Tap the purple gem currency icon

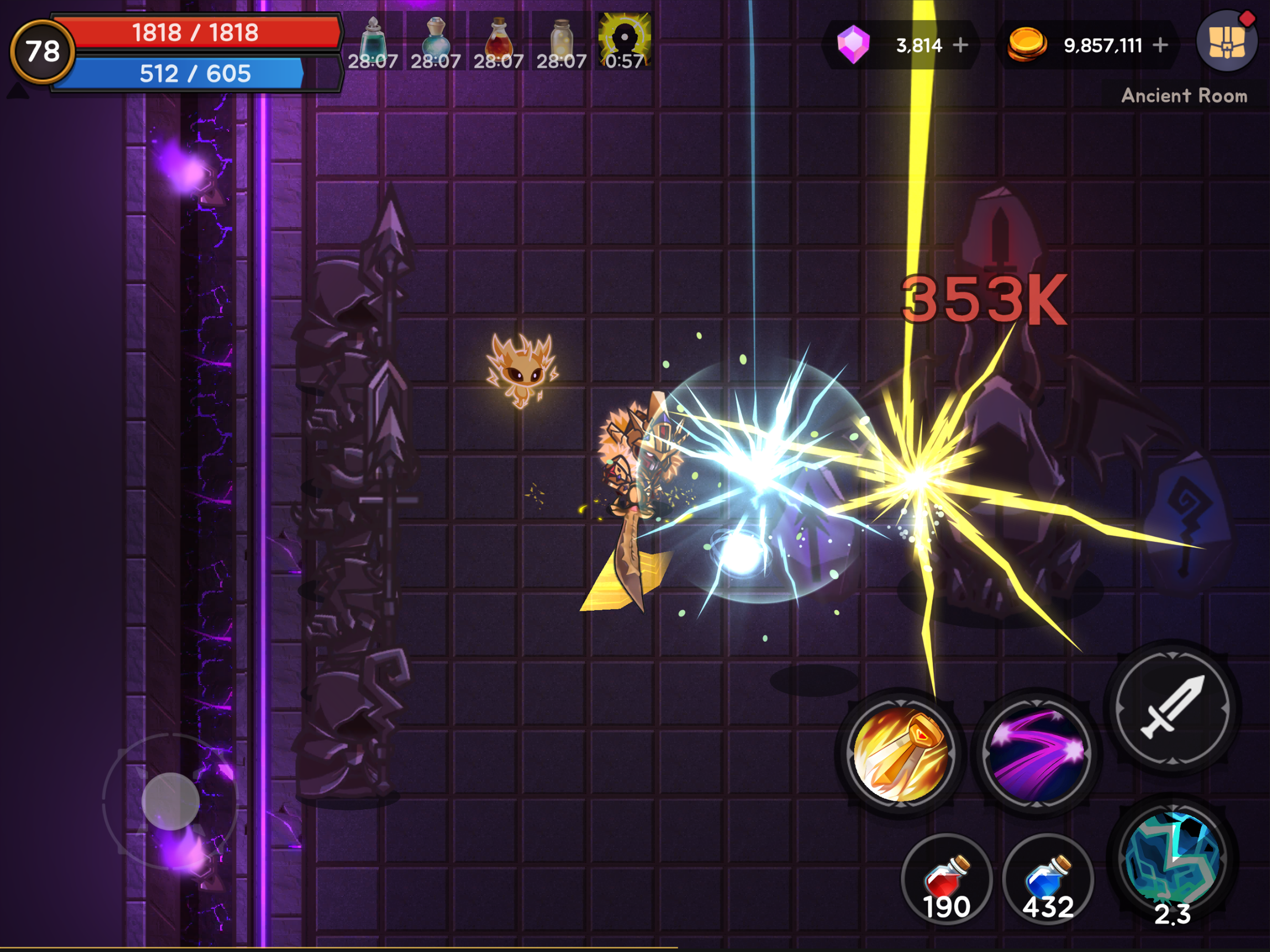(854, 45)
